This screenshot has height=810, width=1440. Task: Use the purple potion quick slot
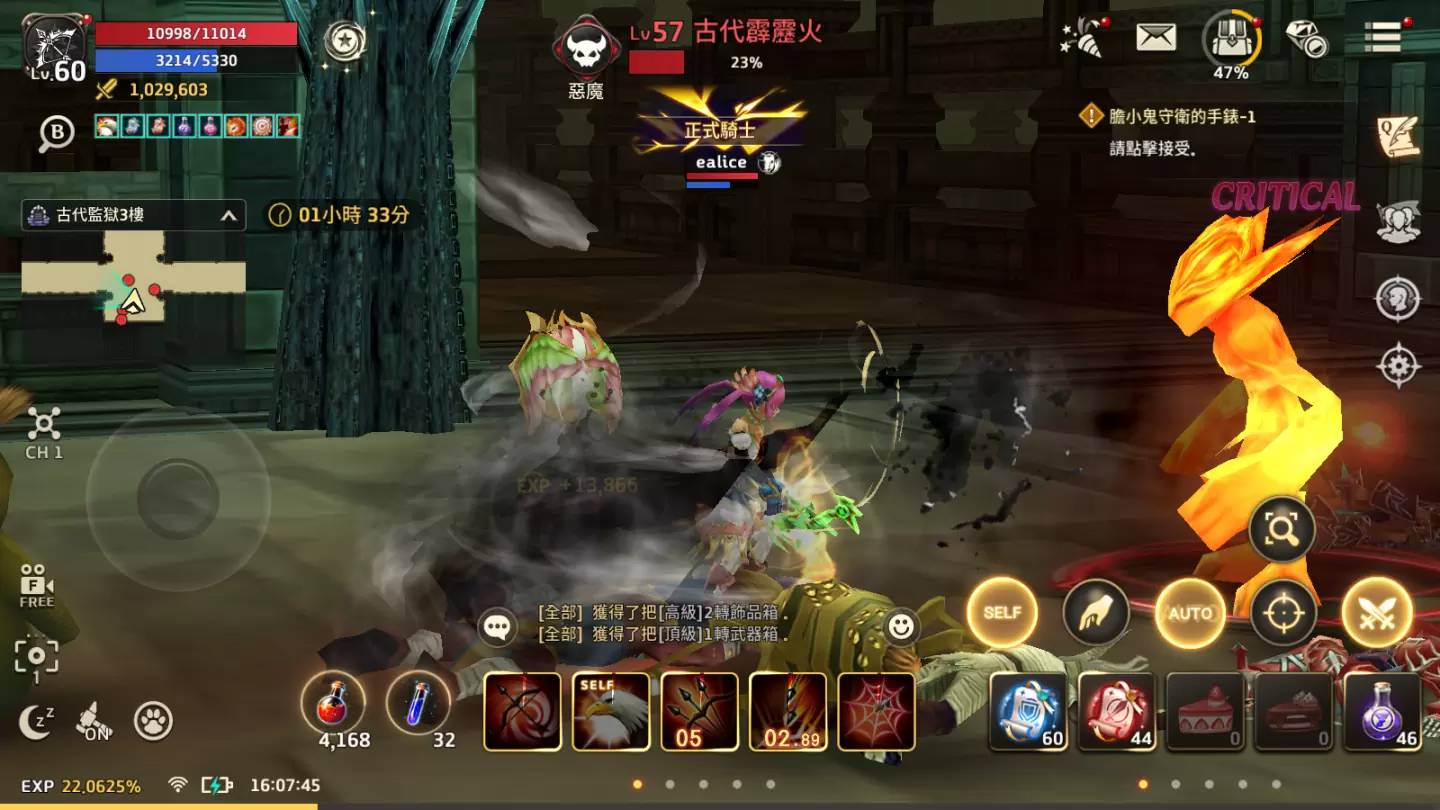[1382, 711]
